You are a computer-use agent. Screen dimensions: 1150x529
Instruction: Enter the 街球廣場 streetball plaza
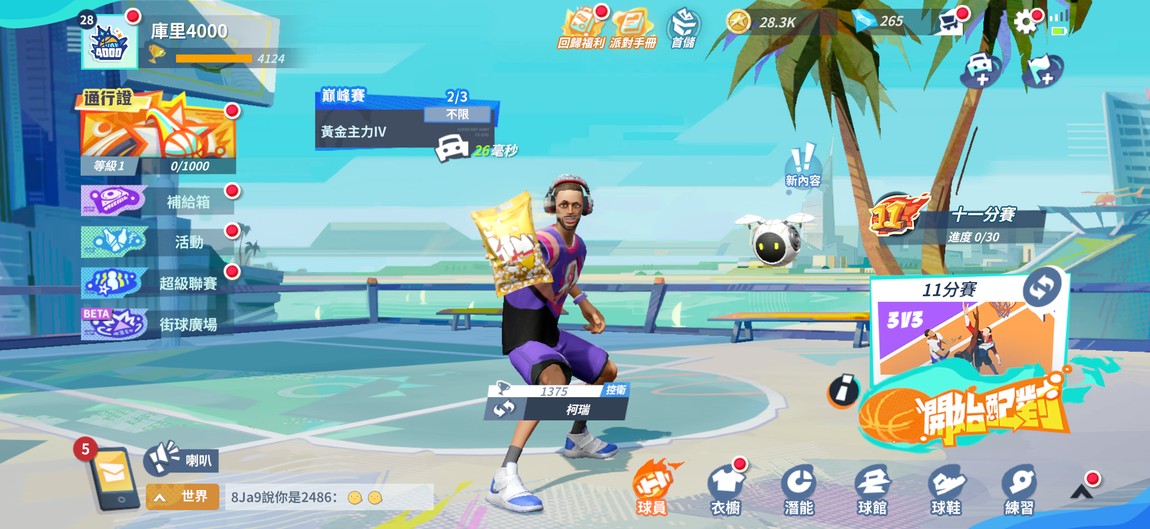tap(160, 324)
